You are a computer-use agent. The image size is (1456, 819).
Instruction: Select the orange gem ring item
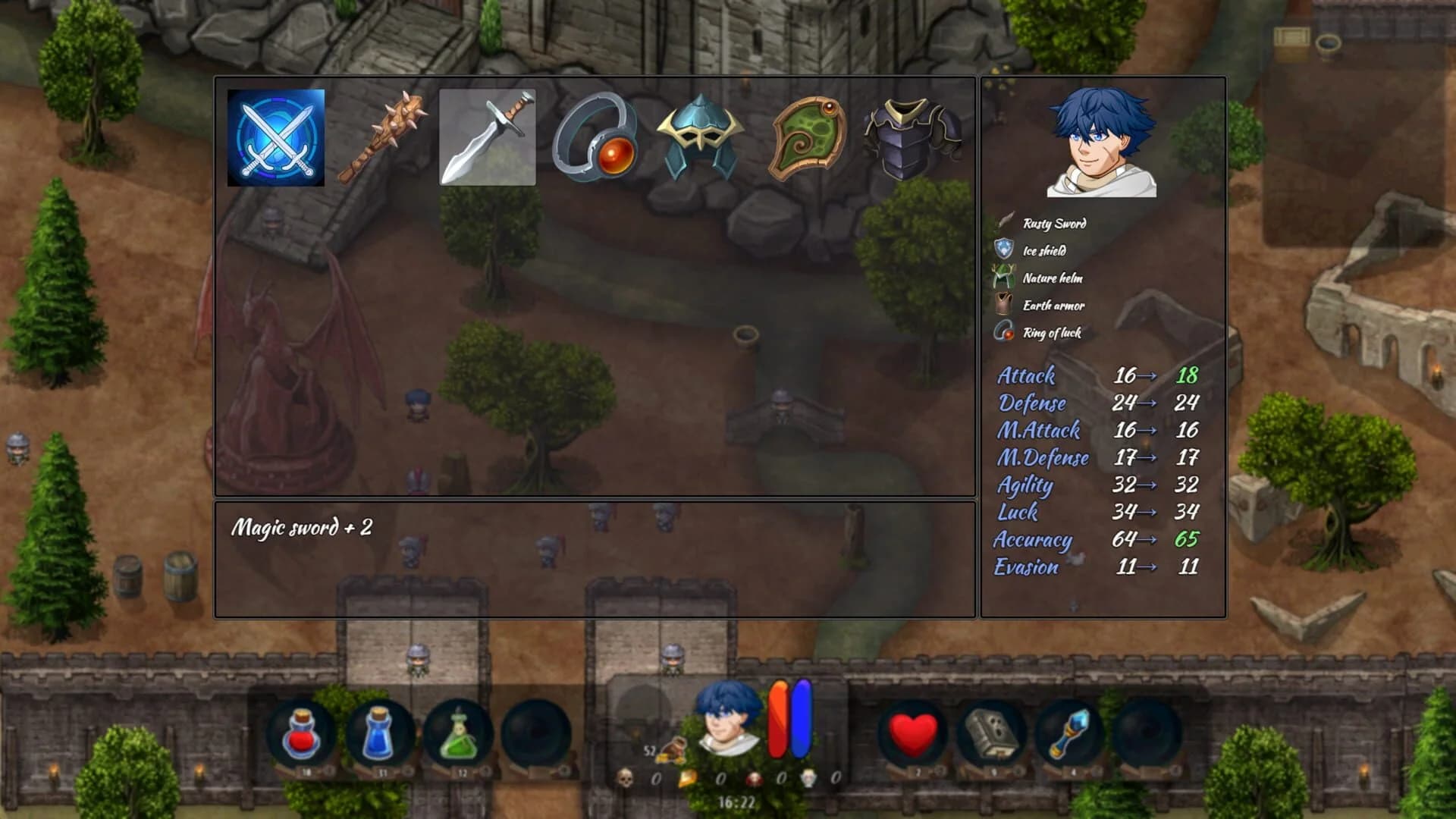coord(598,135)
